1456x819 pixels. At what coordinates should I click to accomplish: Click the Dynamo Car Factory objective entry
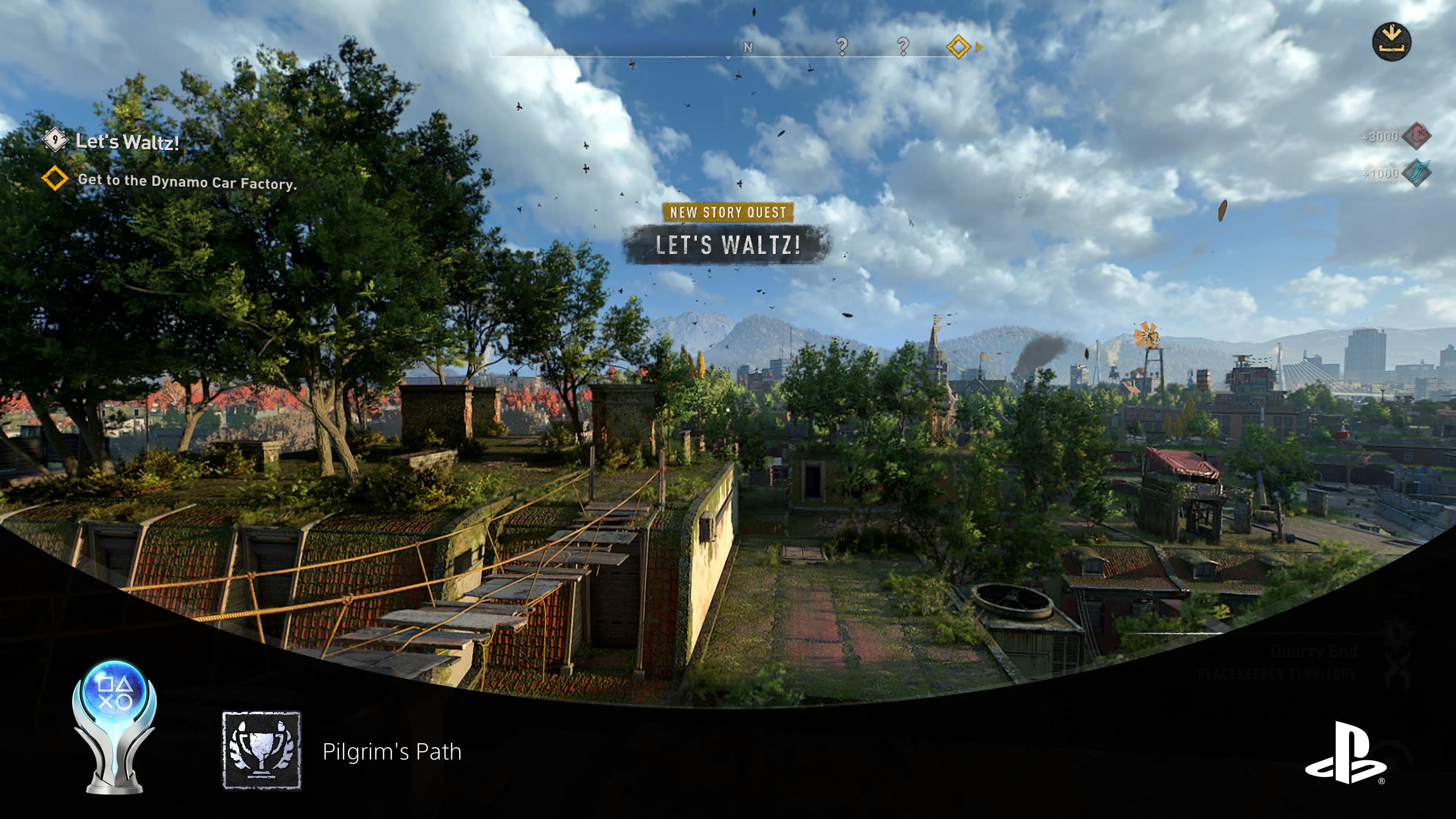point(187,182)
